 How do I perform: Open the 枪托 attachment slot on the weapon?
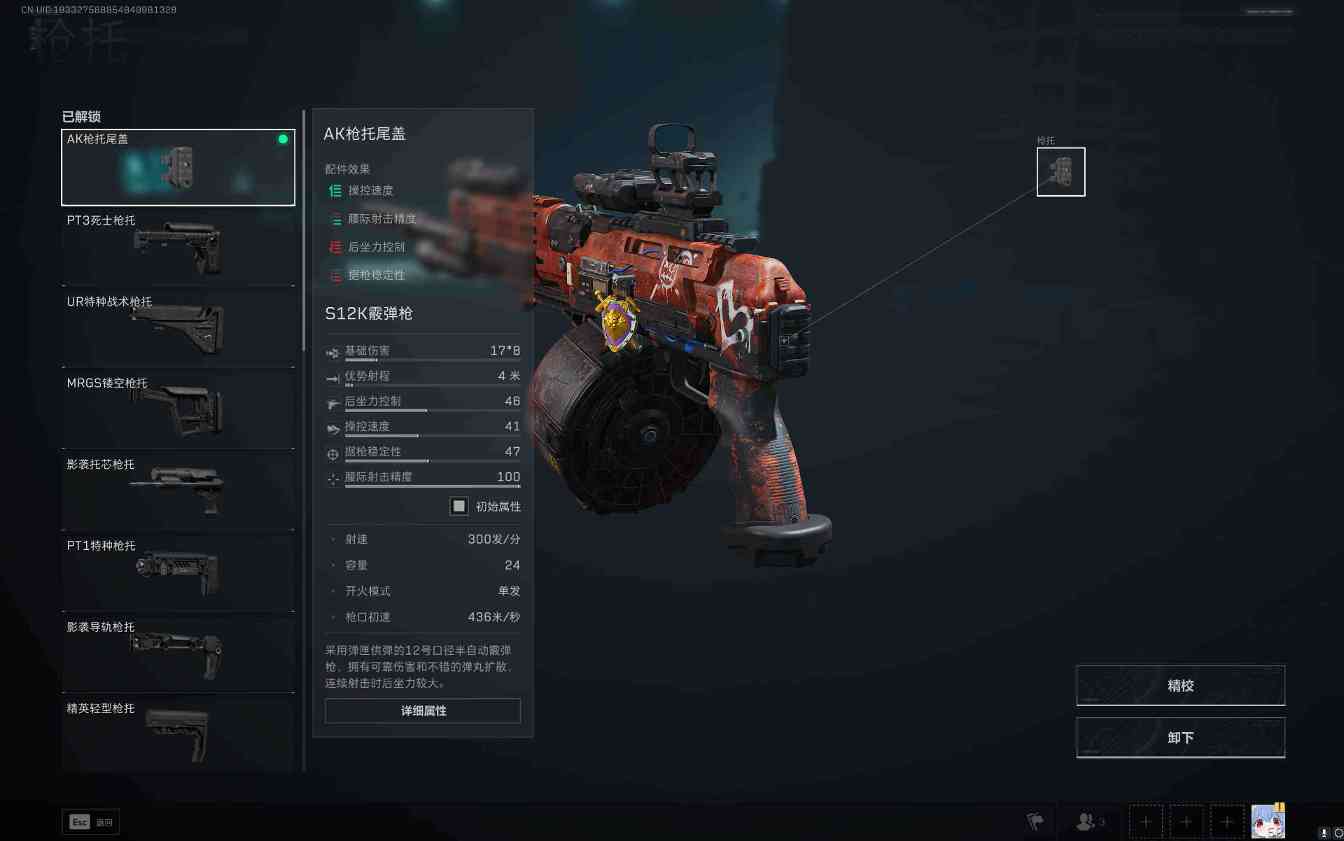point(1060,171)
